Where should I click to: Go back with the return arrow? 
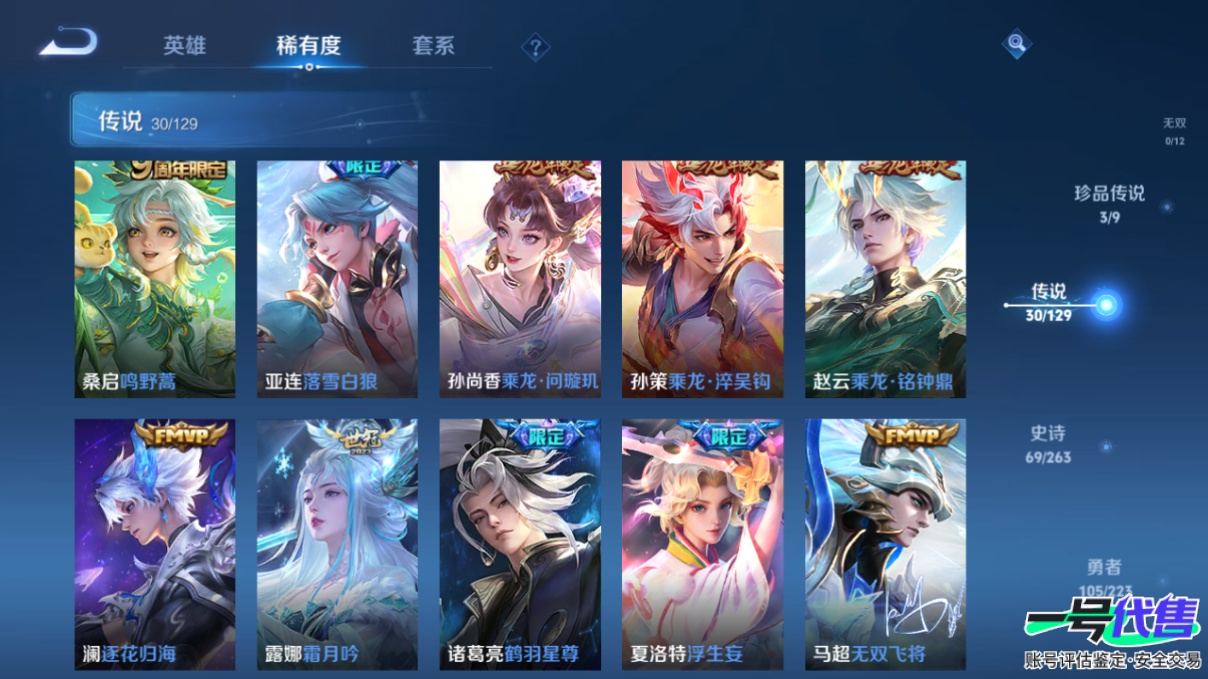click(x=68, y=43)
